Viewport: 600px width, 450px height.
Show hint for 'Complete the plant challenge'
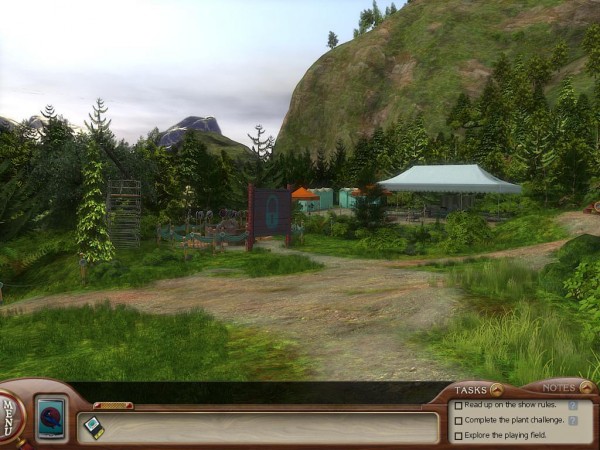click(x=573, y=421)
